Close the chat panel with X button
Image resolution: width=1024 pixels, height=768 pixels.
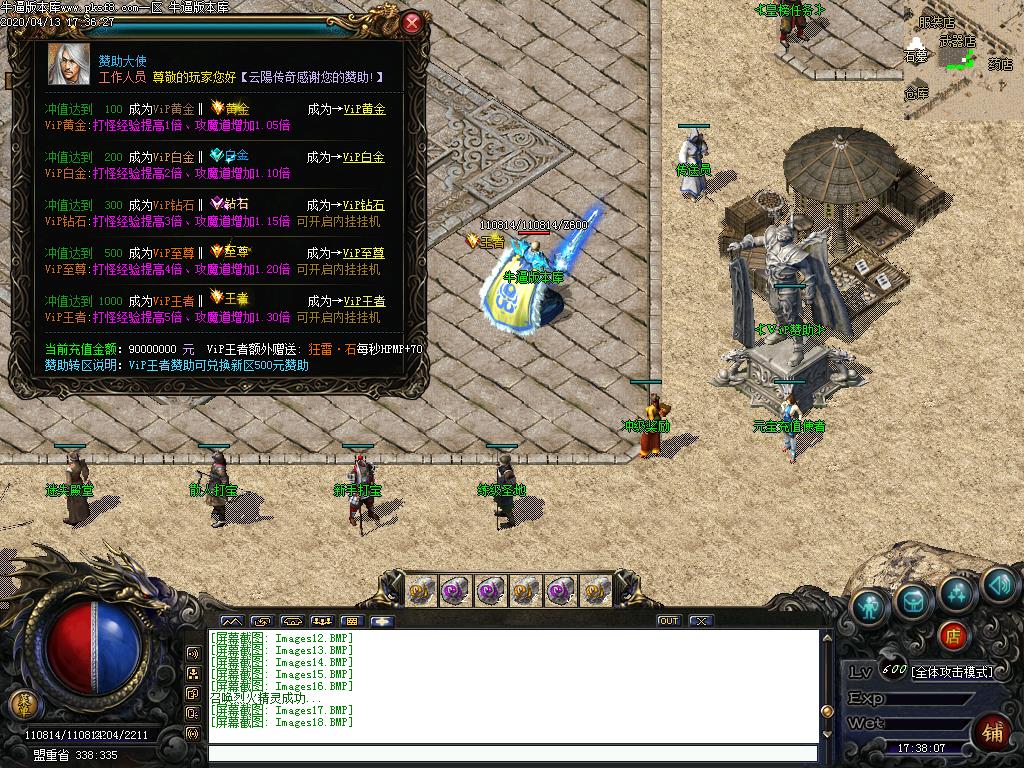[x=701, y=621]
